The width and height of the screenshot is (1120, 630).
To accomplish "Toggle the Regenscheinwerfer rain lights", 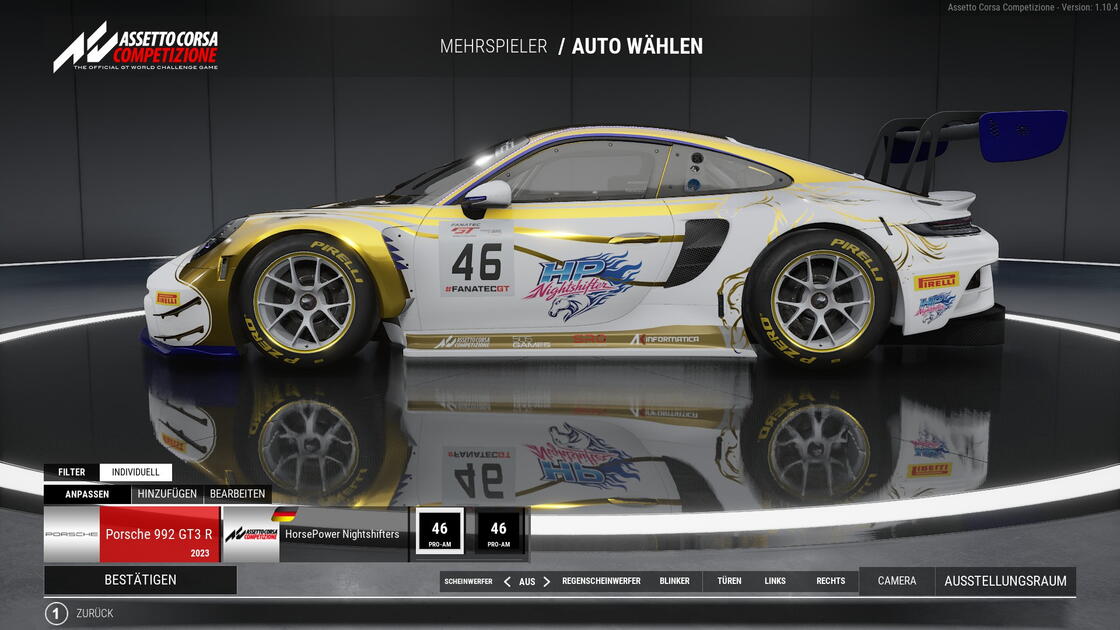I will [601, 581].
